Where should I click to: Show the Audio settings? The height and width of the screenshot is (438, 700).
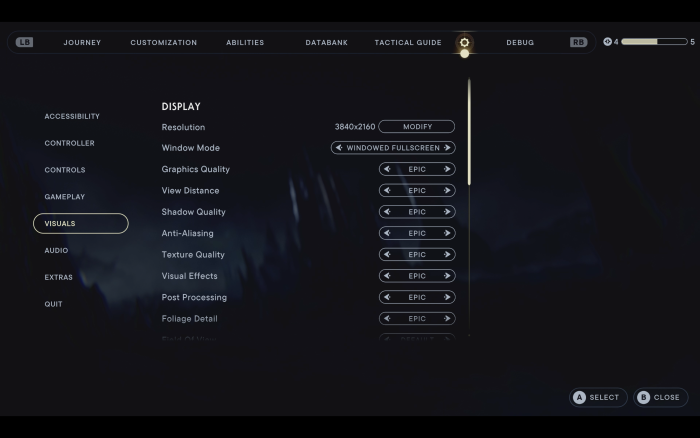click(x=56, y=250)
